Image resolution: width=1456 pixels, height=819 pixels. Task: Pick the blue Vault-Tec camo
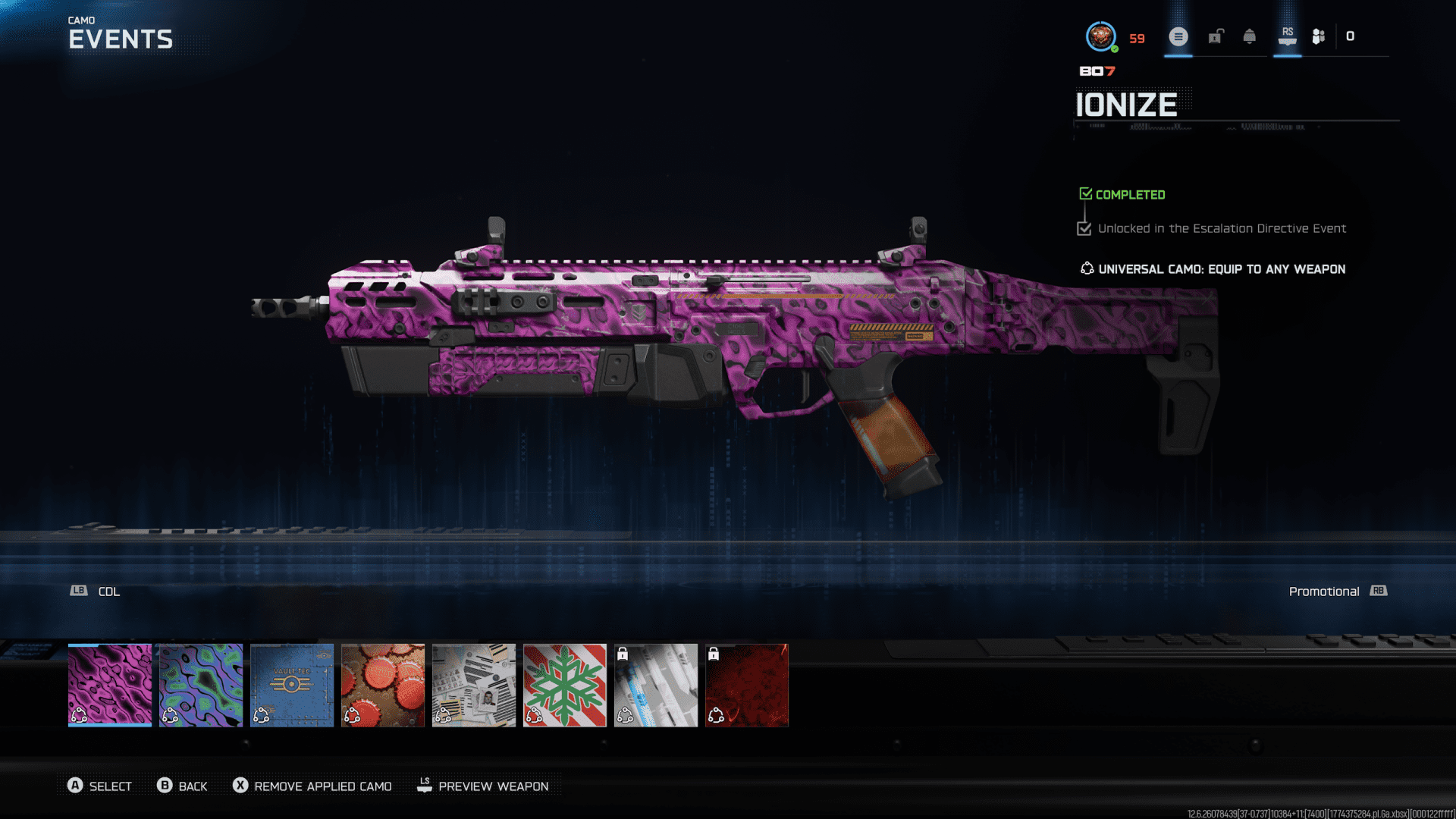coord(292,685)
